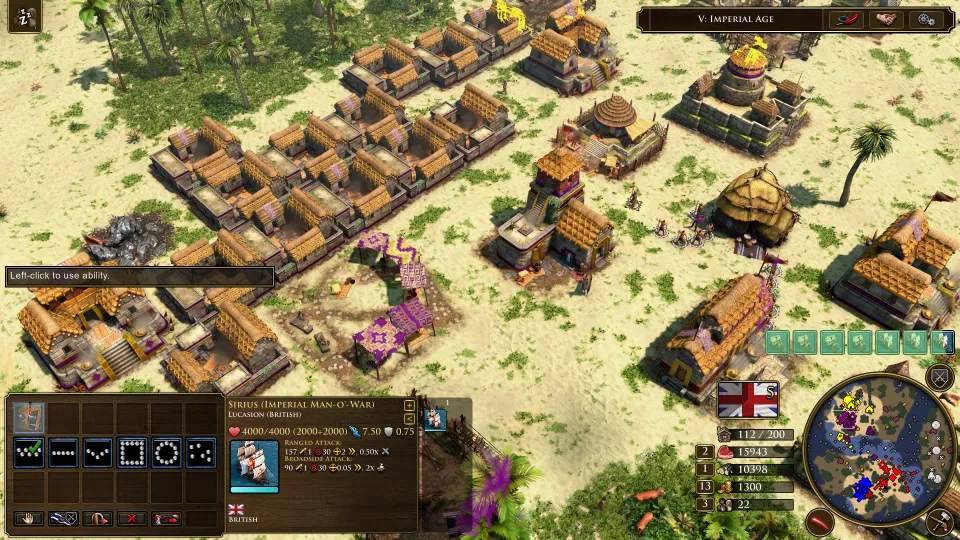960x540 pixels.
Task: Open the gear settings menu
Action: 926,19
